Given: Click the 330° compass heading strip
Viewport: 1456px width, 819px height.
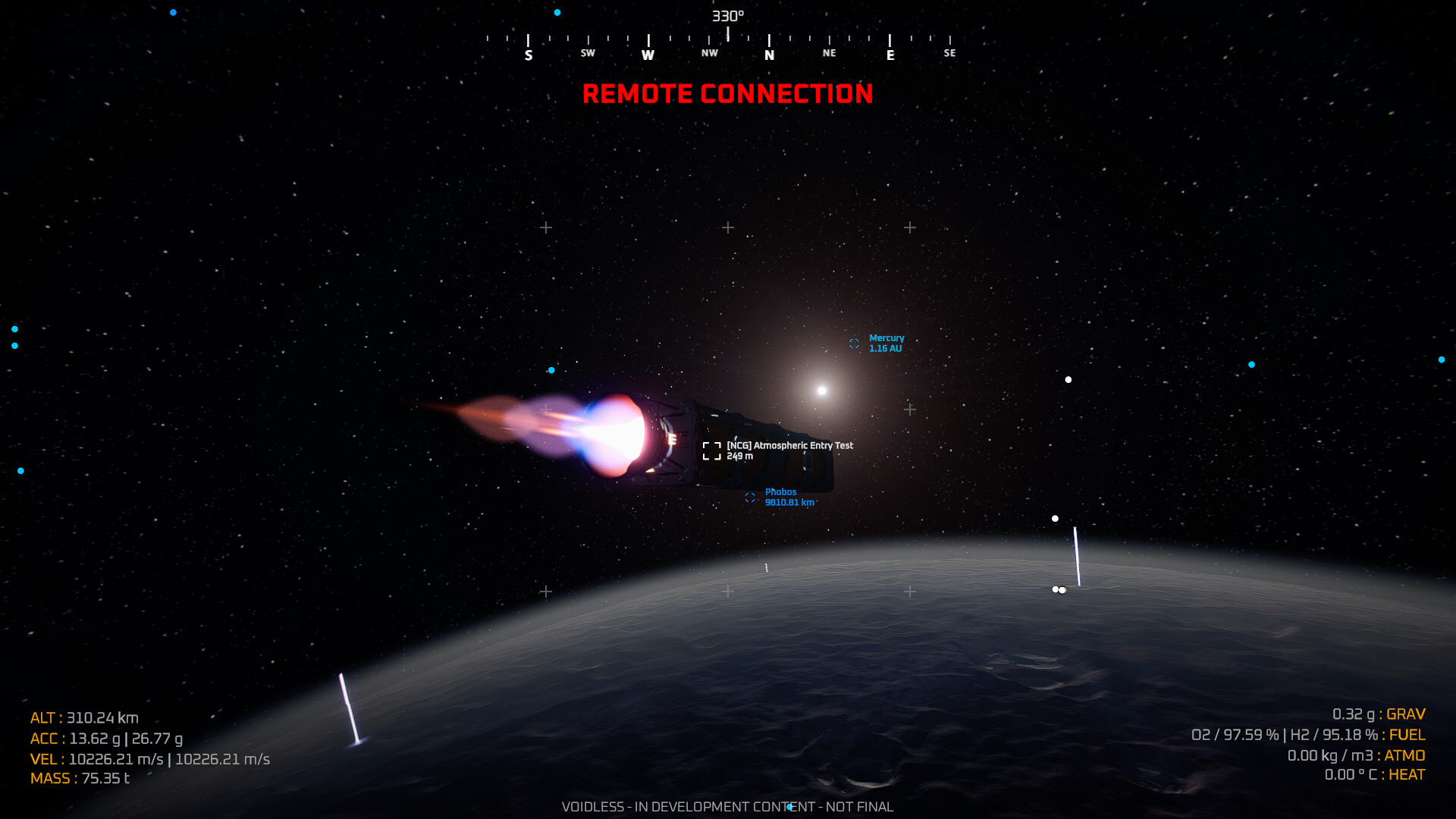Looking at the screenshot, I should pos(727,14).
